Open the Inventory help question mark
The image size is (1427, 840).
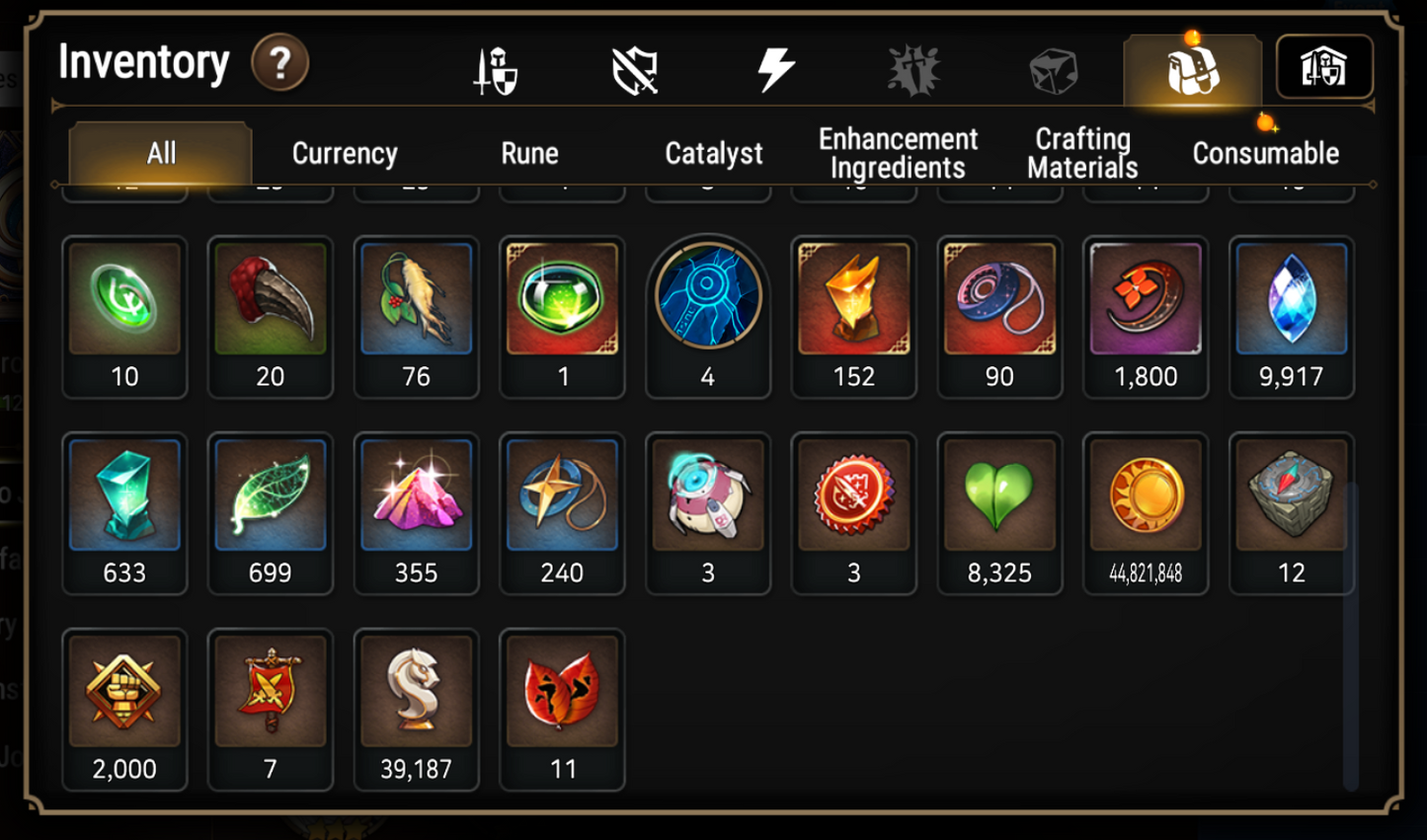[279, 61]
